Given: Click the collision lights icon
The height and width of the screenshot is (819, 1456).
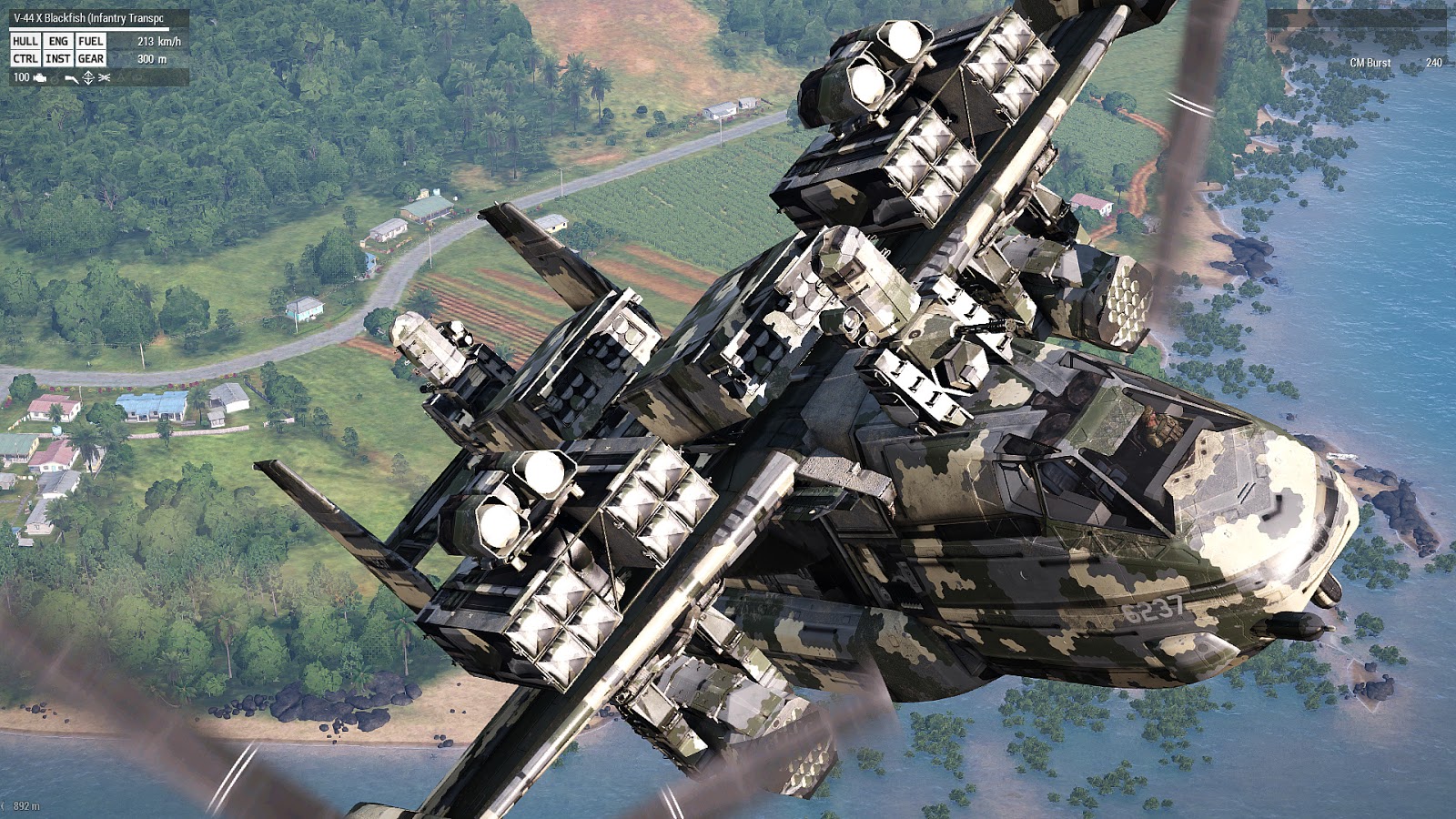Looking at the screenshot, I should [x=104, y=78].
